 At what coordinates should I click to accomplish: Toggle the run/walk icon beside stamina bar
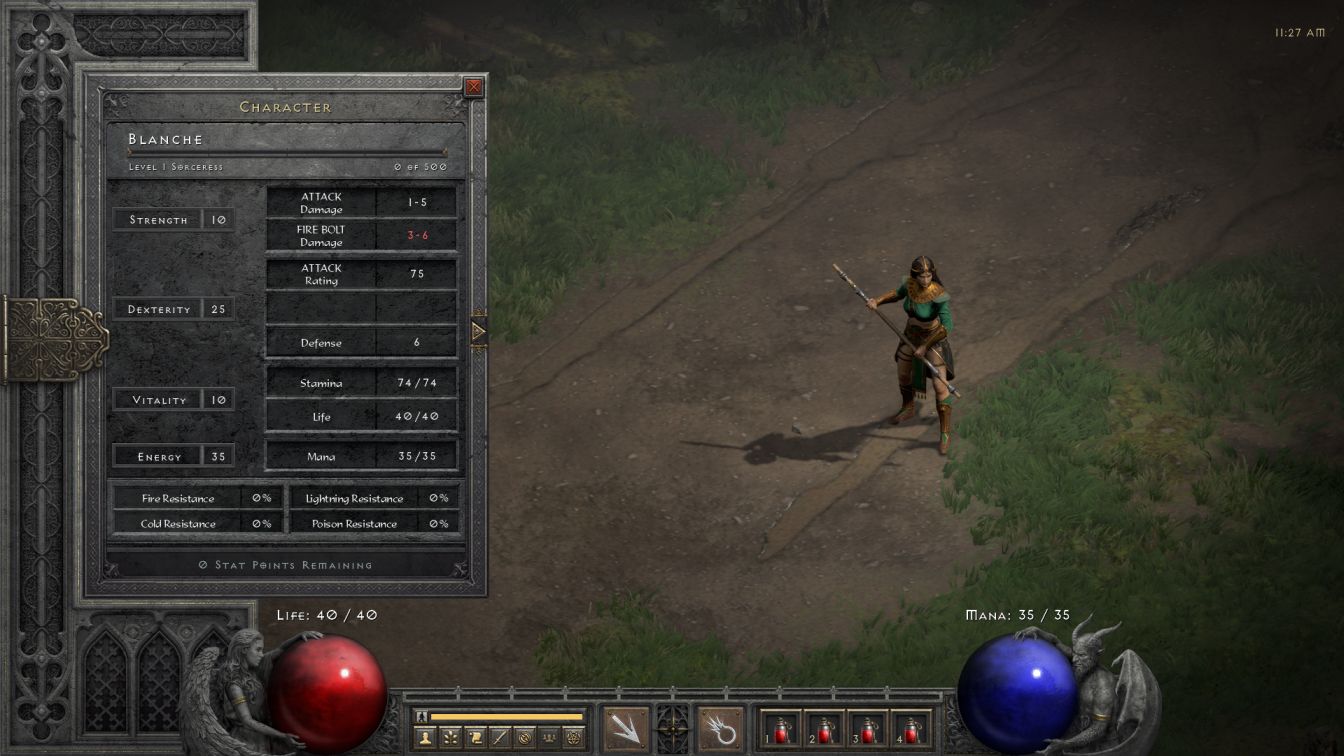coord(422,716)
